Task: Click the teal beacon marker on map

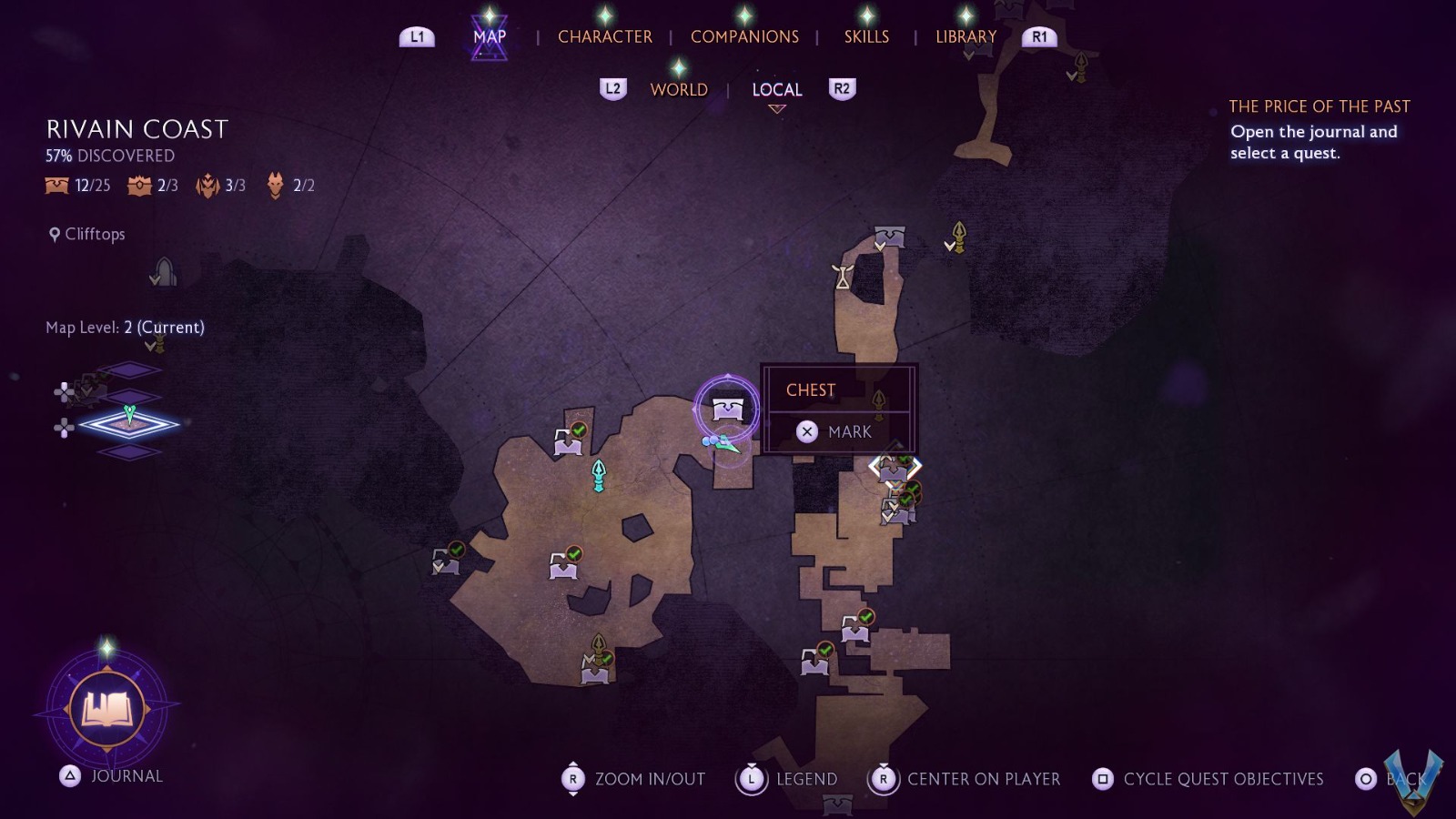Action: [599, 475]
